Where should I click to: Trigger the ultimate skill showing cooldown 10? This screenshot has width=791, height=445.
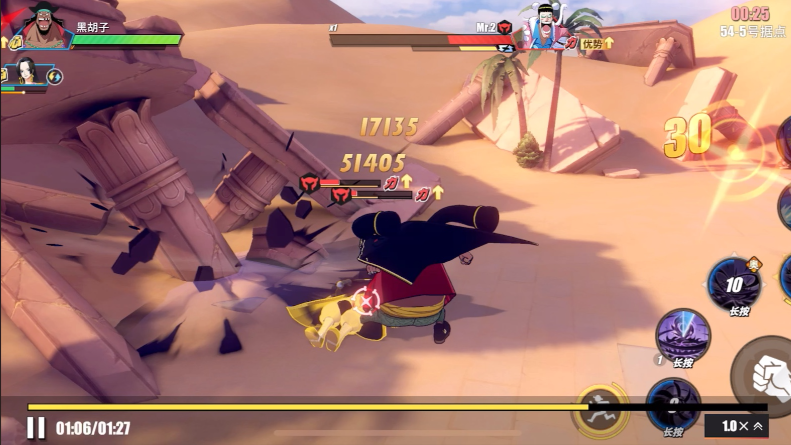pos(735,285)
